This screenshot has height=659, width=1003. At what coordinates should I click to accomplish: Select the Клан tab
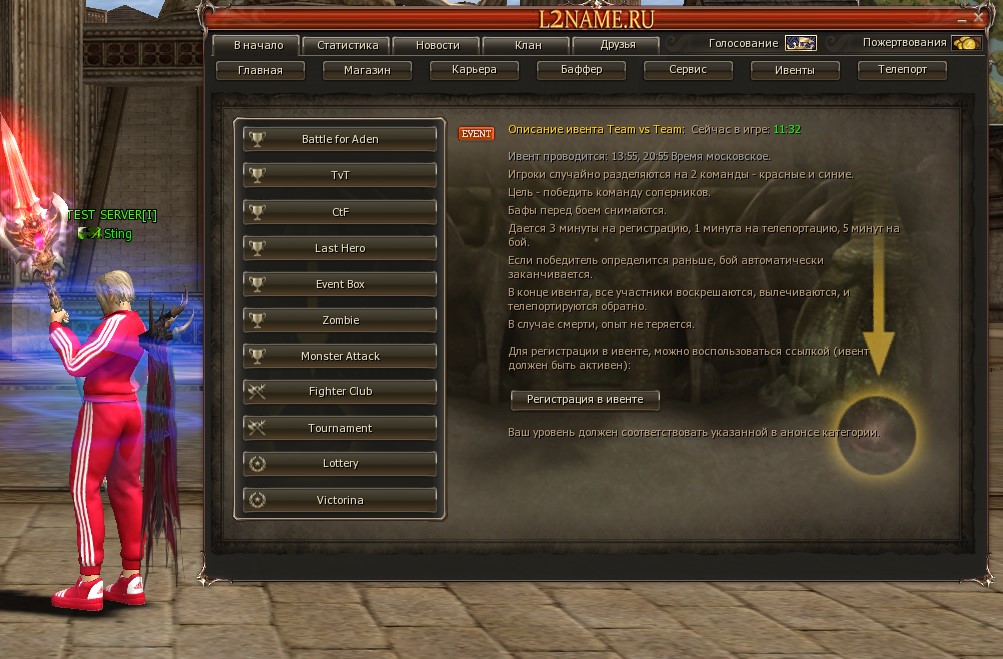(527, 45)
